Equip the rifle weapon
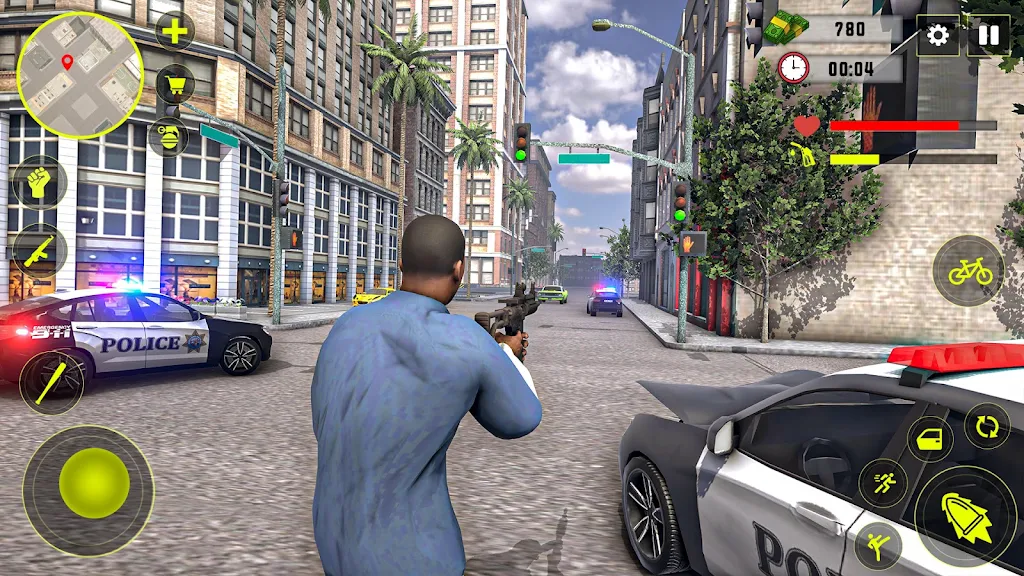Viewport: 1024px width, 576px height. coord(39,251)
